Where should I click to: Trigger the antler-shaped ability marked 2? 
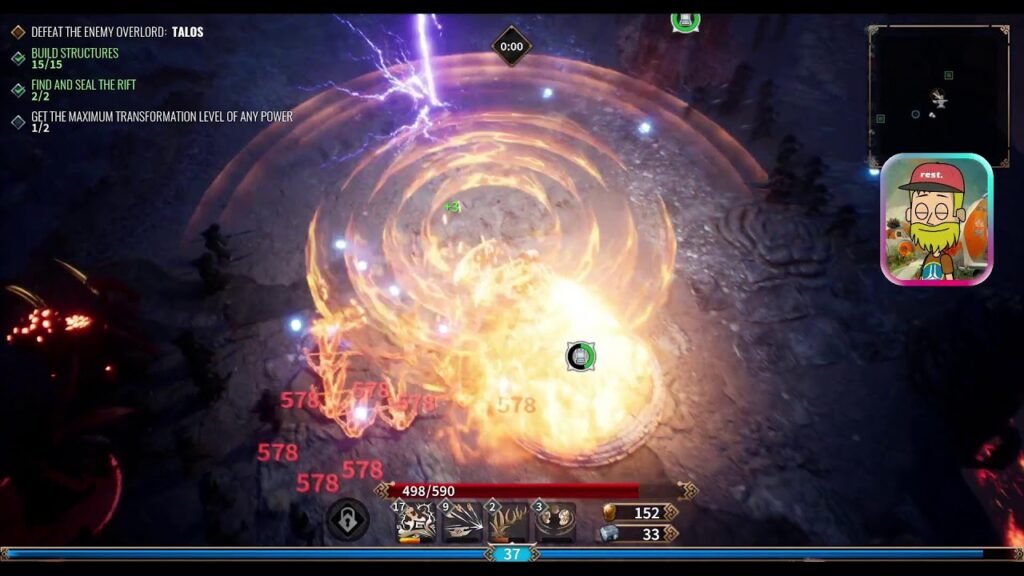click(508, 521)
